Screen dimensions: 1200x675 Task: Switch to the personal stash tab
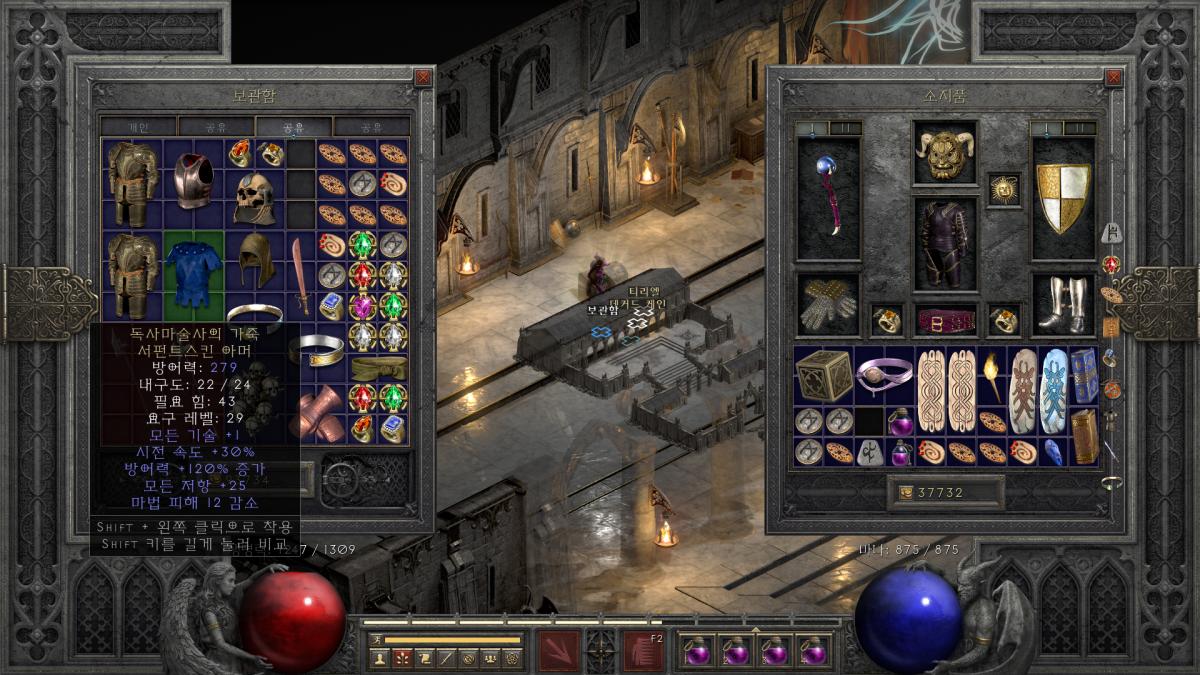138,127
